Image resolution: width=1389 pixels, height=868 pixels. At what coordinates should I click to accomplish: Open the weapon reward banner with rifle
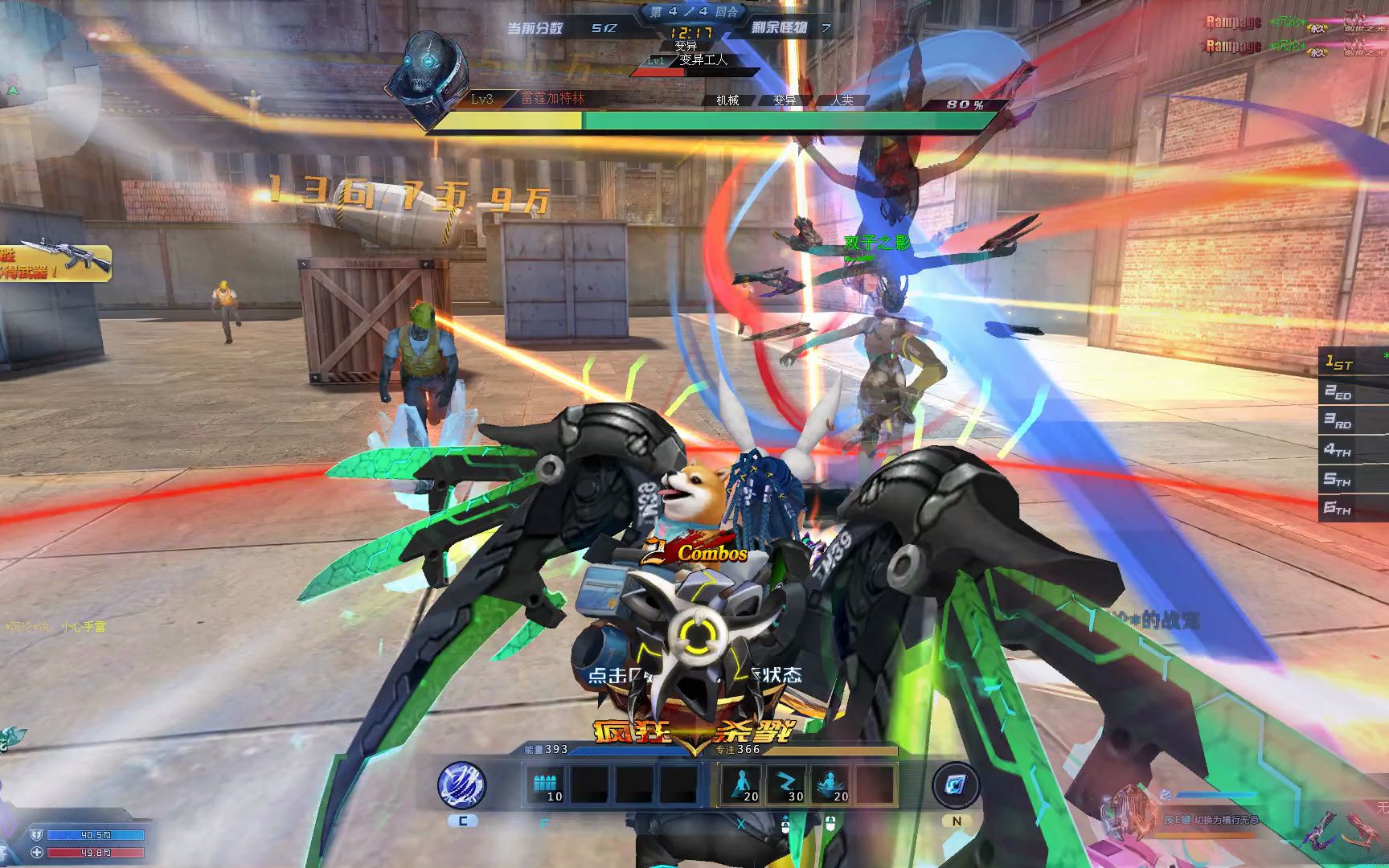click(53, 261)
